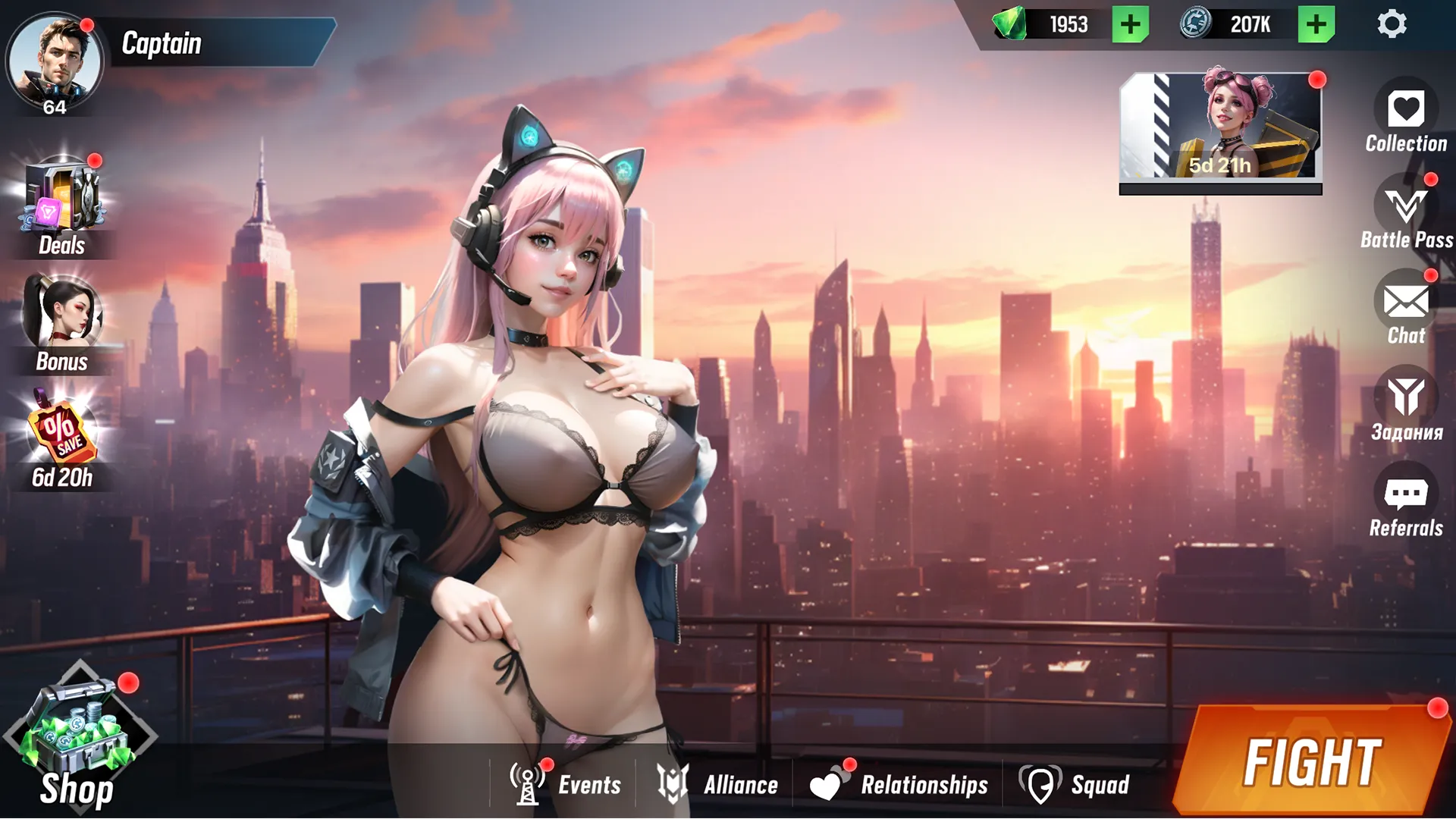
Task: Open the Events menu
Action: pos(566,784)
